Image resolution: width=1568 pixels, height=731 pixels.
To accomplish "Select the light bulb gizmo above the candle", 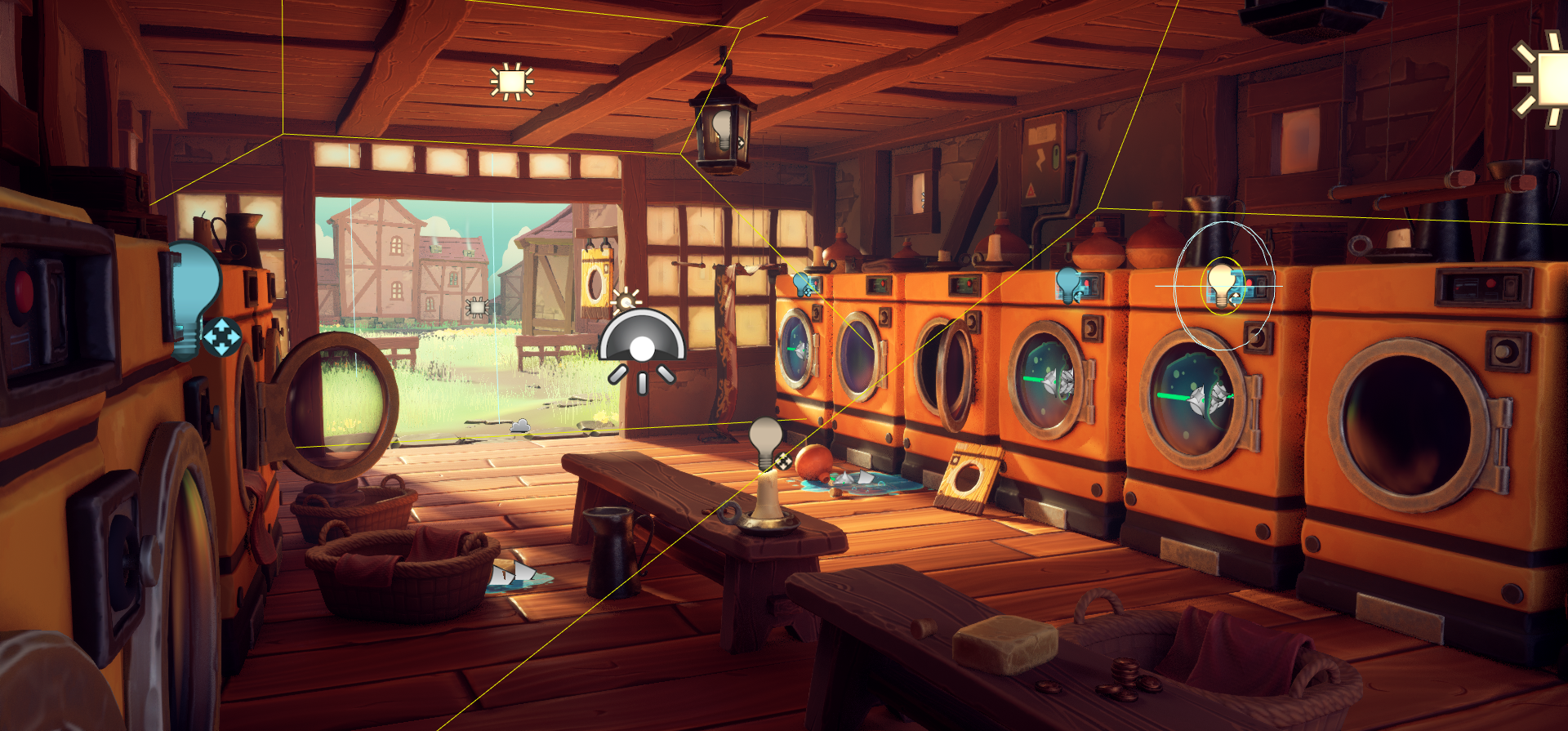I will pos(766,439).
